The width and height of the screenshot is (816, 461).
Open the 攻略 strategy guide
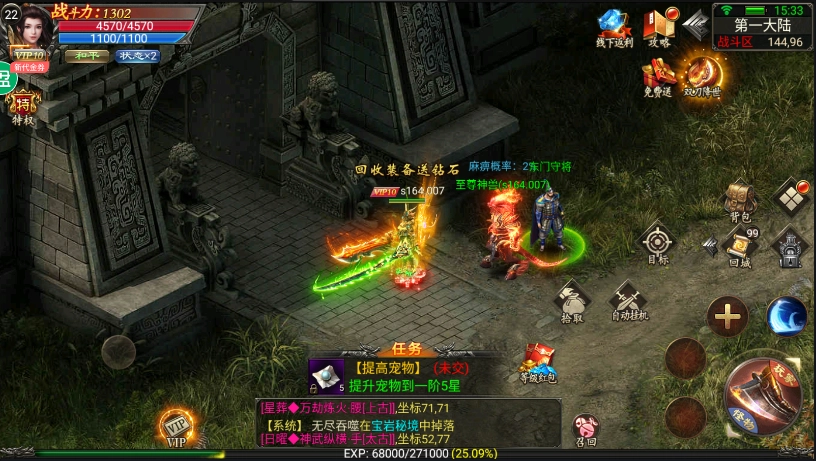[660, 28]
